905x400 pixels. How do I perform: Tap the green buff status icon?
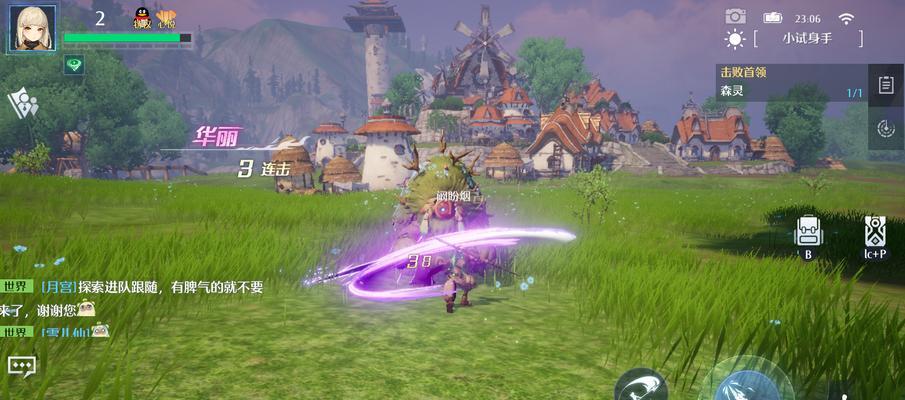pyautogui.click(x=75, y=65)
